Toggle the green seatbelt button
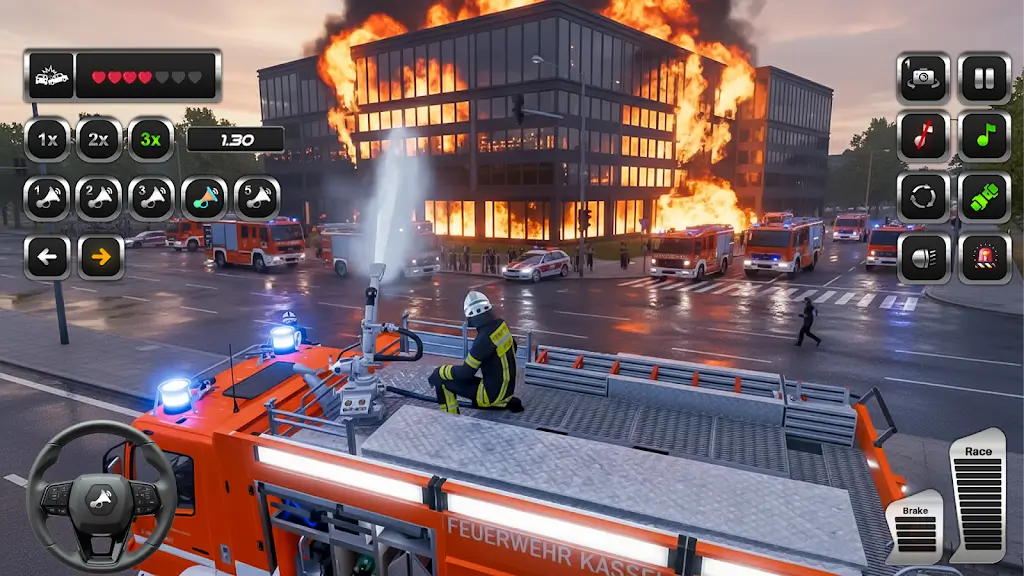Screen dimensions: 1024x576 click(x=984, y=197)
